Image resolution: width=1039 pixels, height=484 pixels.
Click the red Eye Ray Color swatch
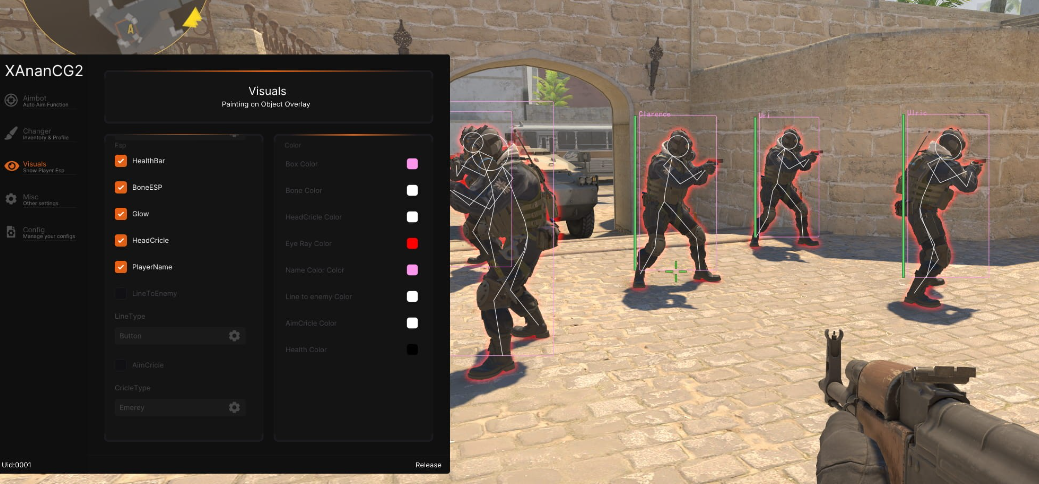coord(412,243)
